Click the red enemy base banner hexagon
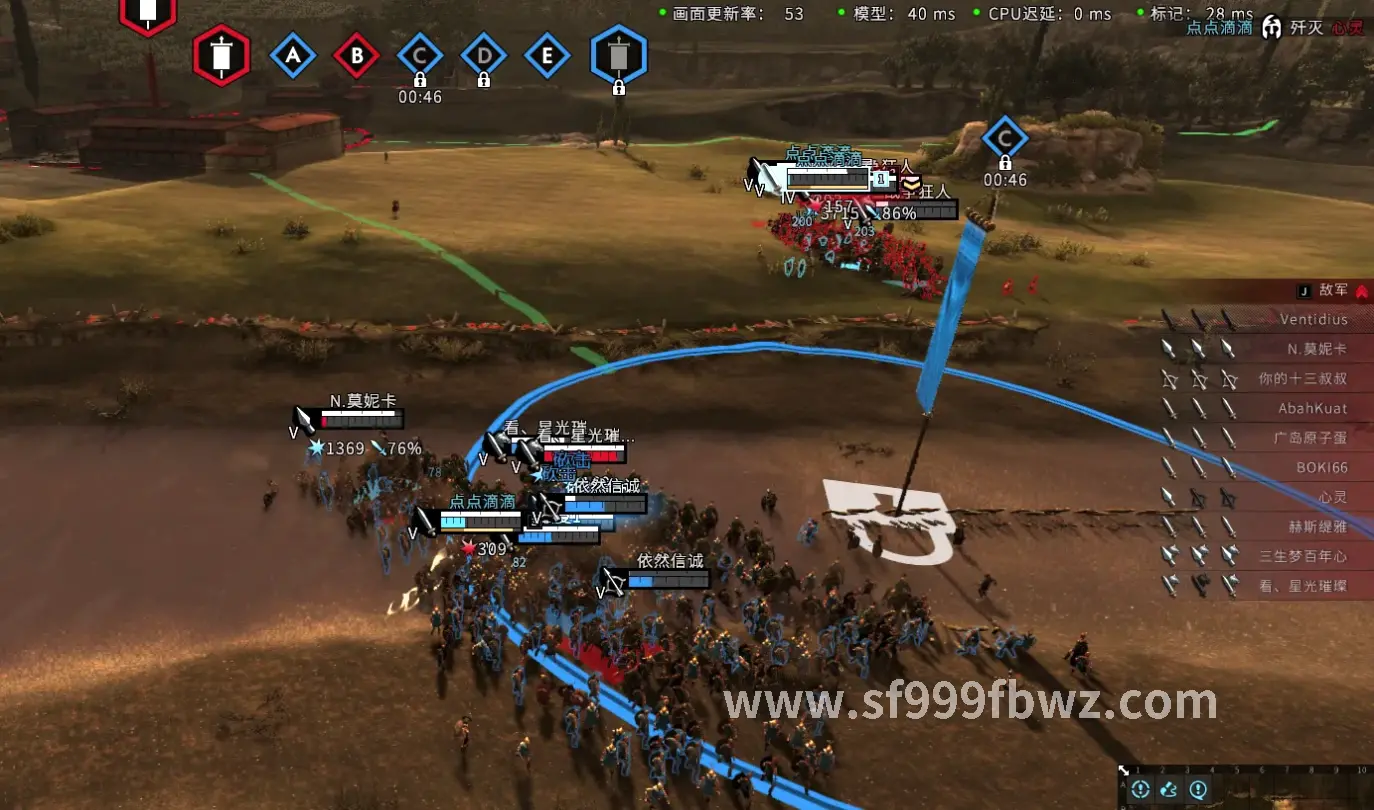 click(x=221, y=56)
